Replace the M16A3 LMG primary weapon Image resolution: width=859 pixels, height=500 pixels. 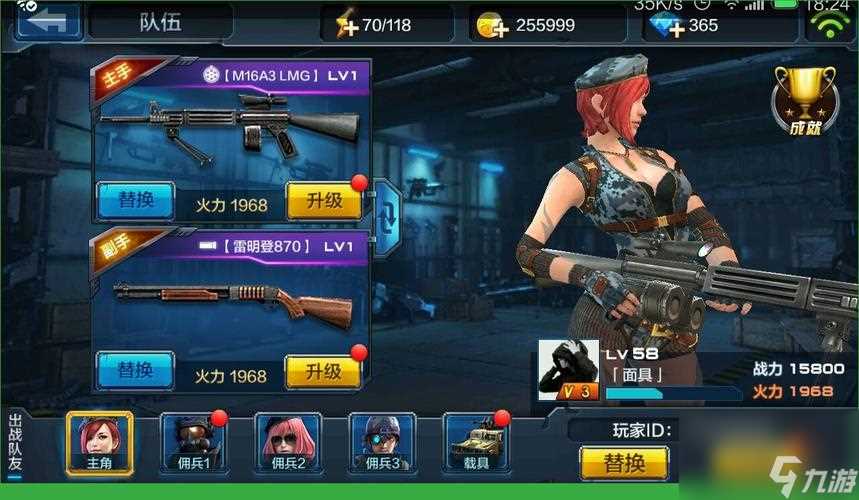coord(135,201)
